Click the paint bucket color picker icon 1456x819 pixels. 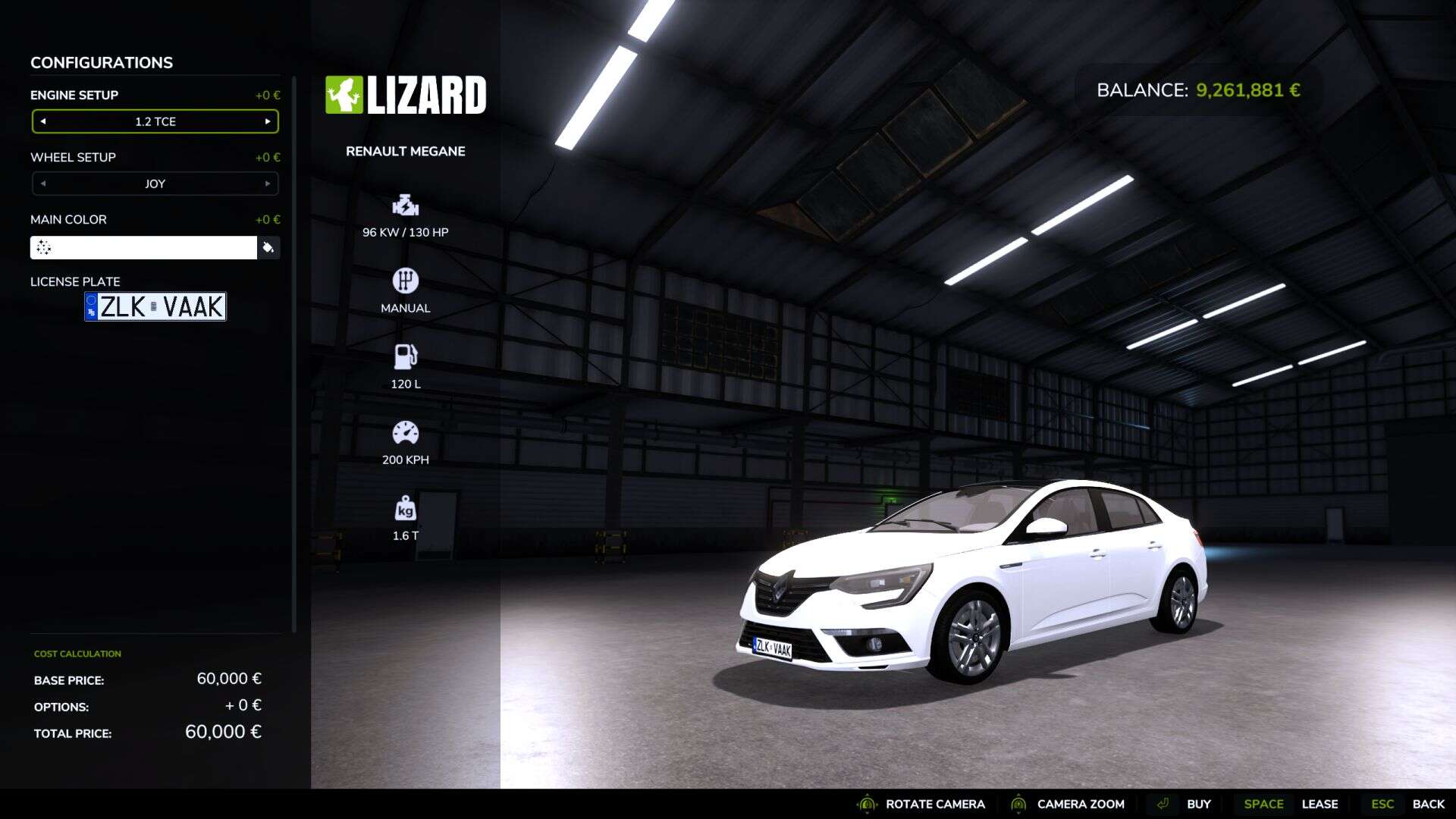click(x=268, y=247)
